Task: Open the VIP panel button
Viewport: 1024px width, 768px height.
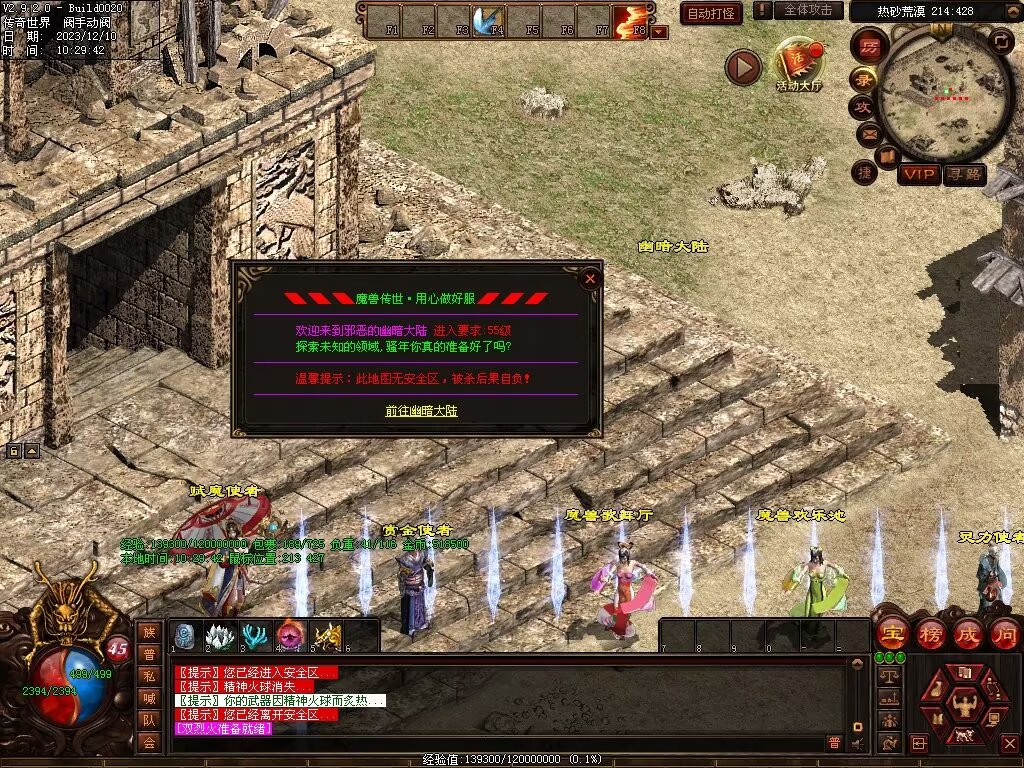Action: (918, 175)
